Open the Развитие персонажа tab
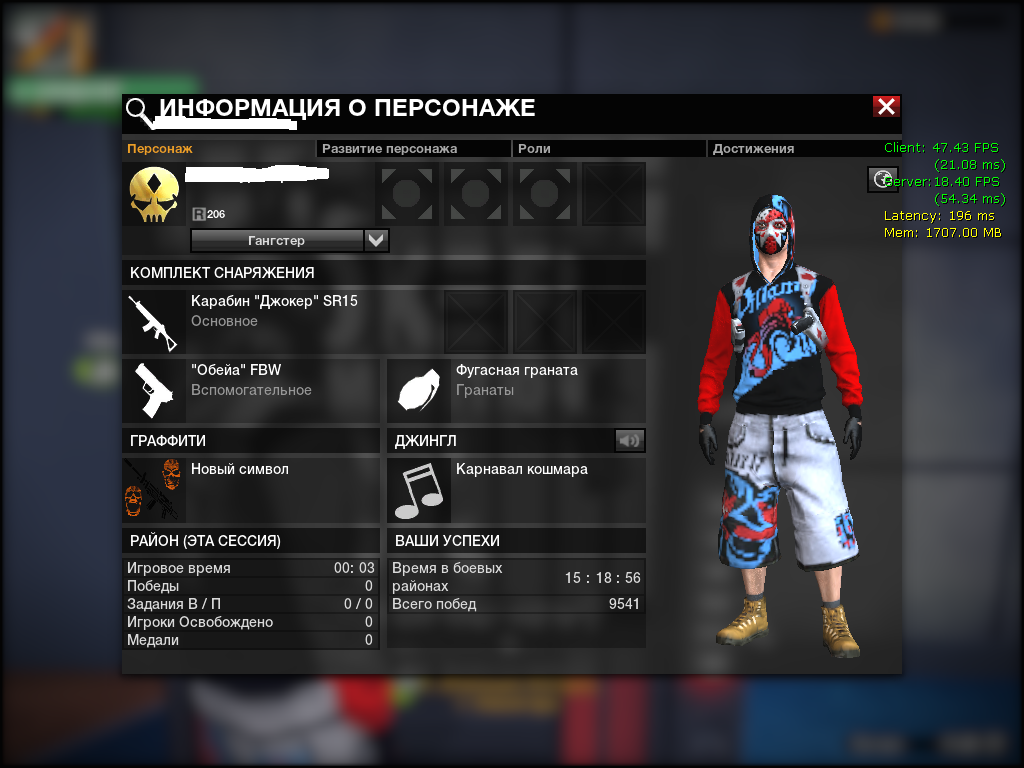Screen dimensions: 1024x768 pos(389,148)
